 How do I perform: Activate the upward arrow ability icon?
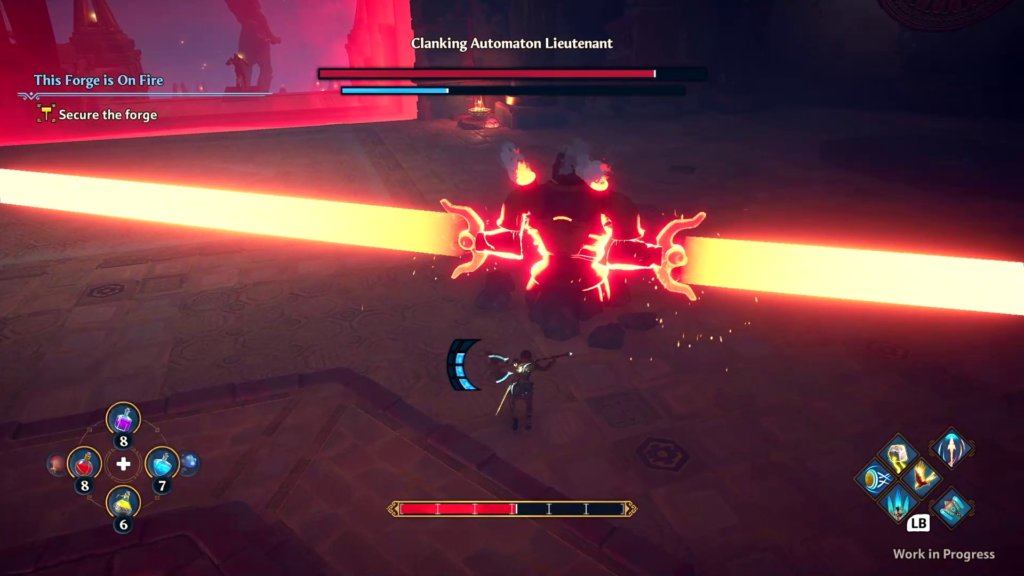coord(950,447)
